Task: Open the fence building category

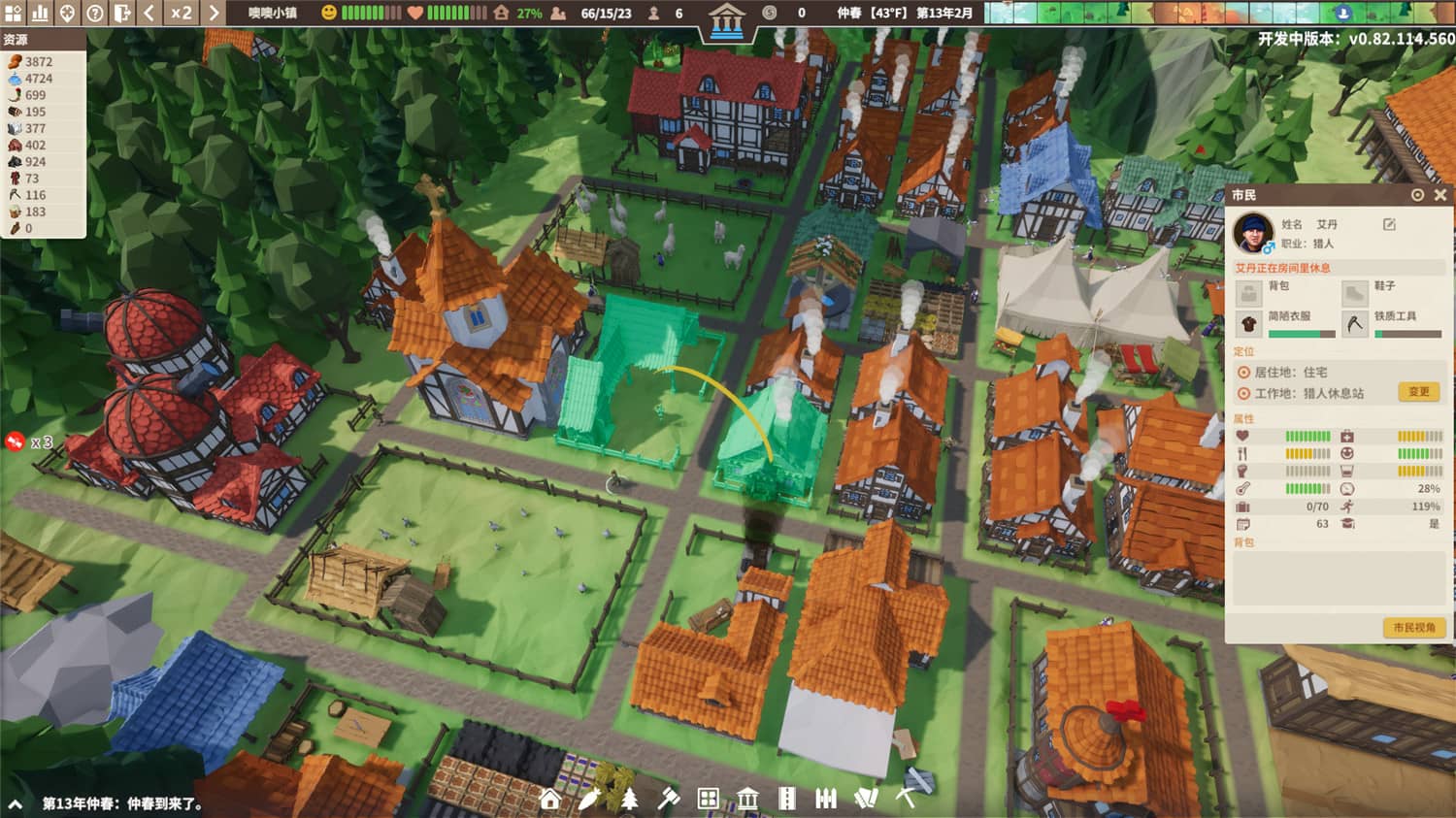Action: [x=826, y=800]
